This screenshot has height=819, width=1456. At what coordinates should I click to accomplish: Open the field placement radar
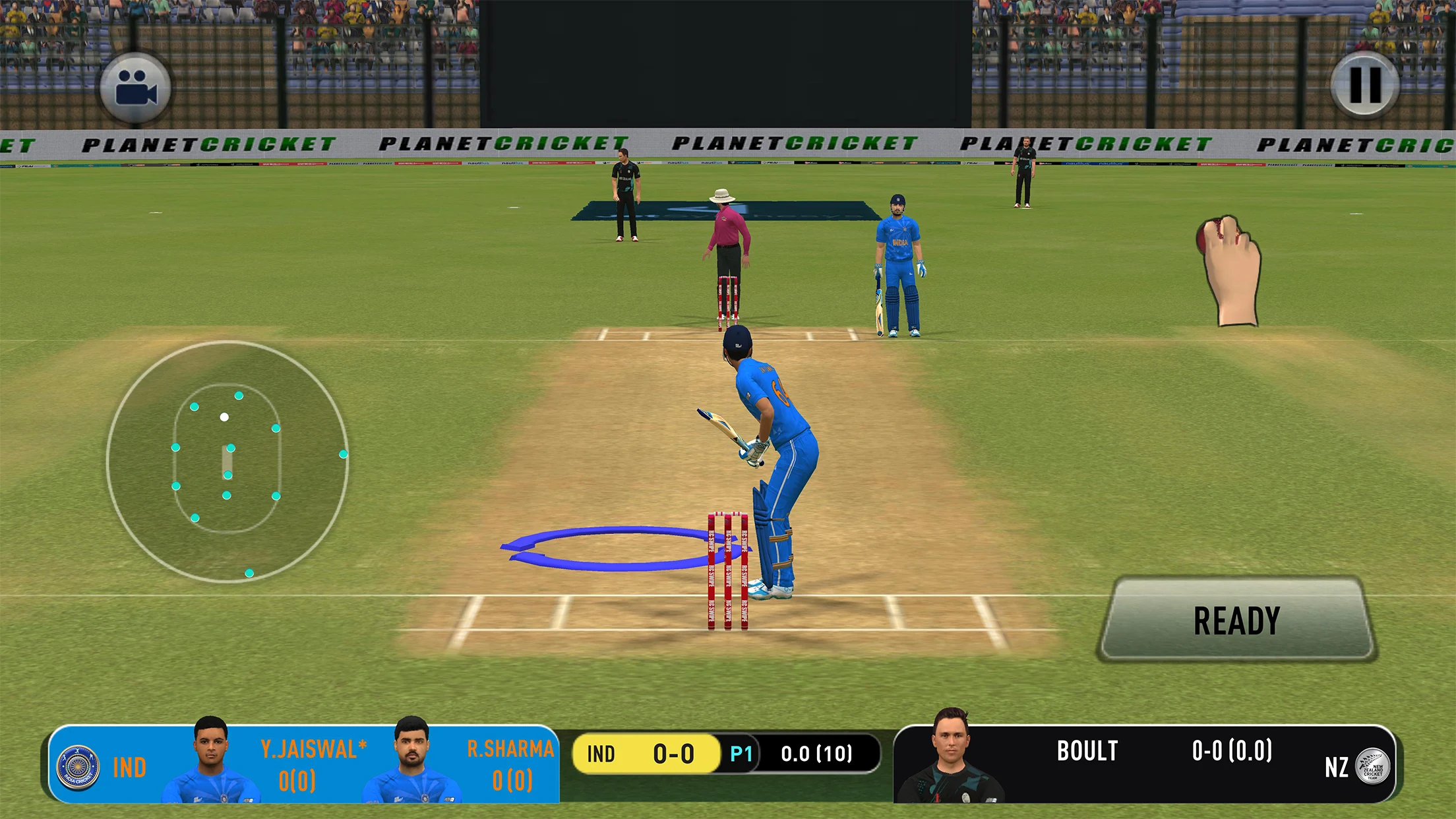click(x=227, y=462)
